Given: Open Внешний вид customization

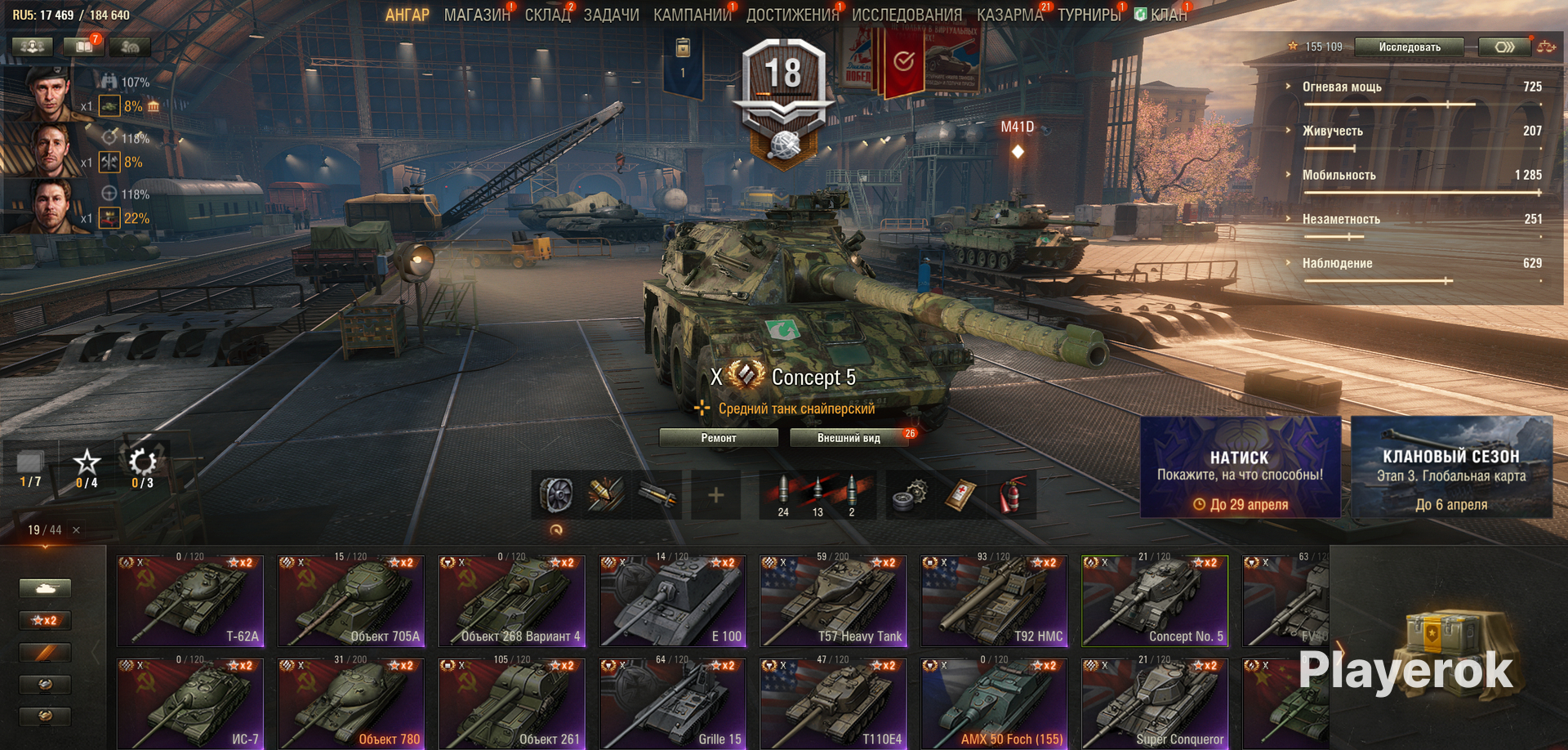Looking at the screenshot, I should coord(849,438).
